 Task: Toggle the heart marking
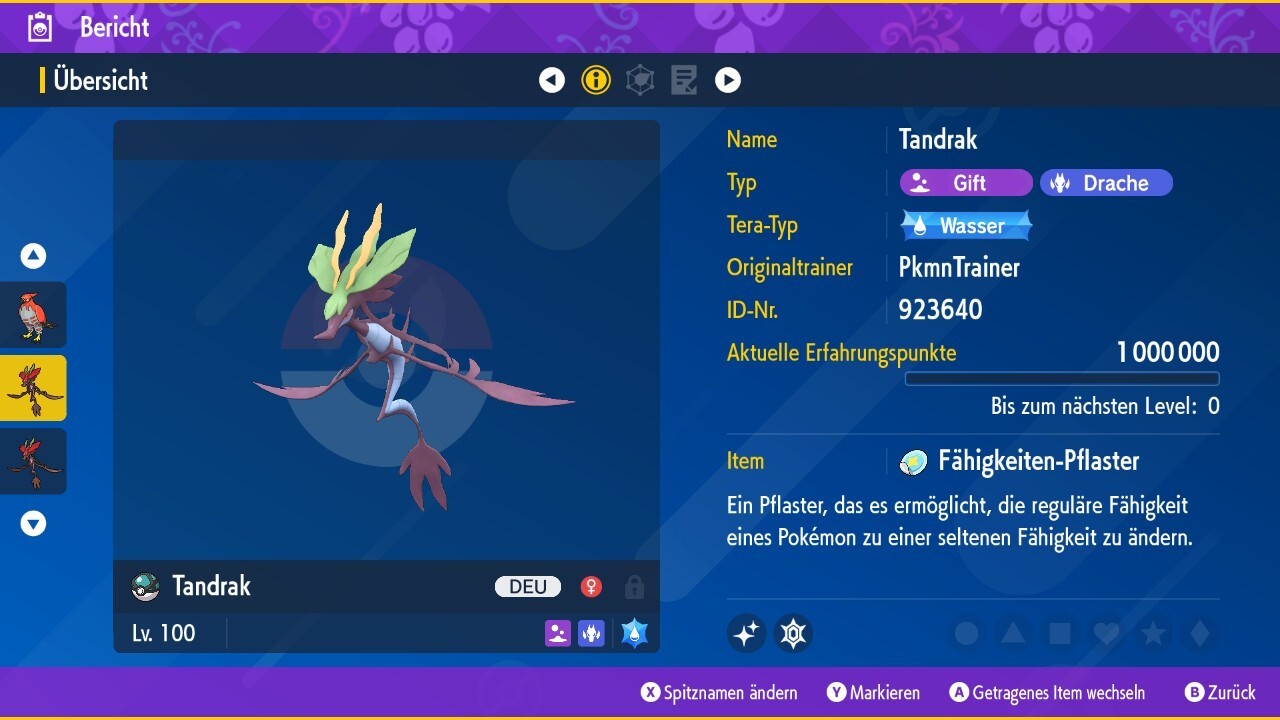(1106, 633)
